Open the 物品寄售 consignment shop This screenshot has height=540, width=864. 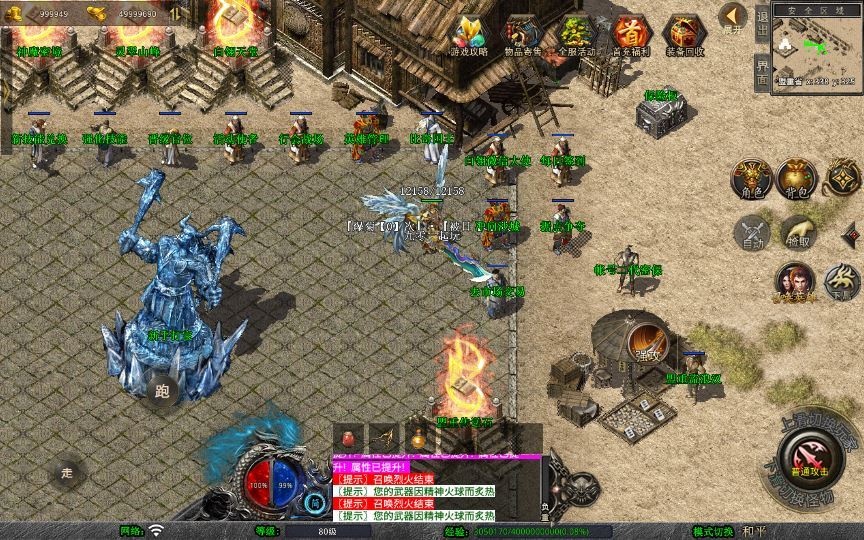click(x=521, y=36)
